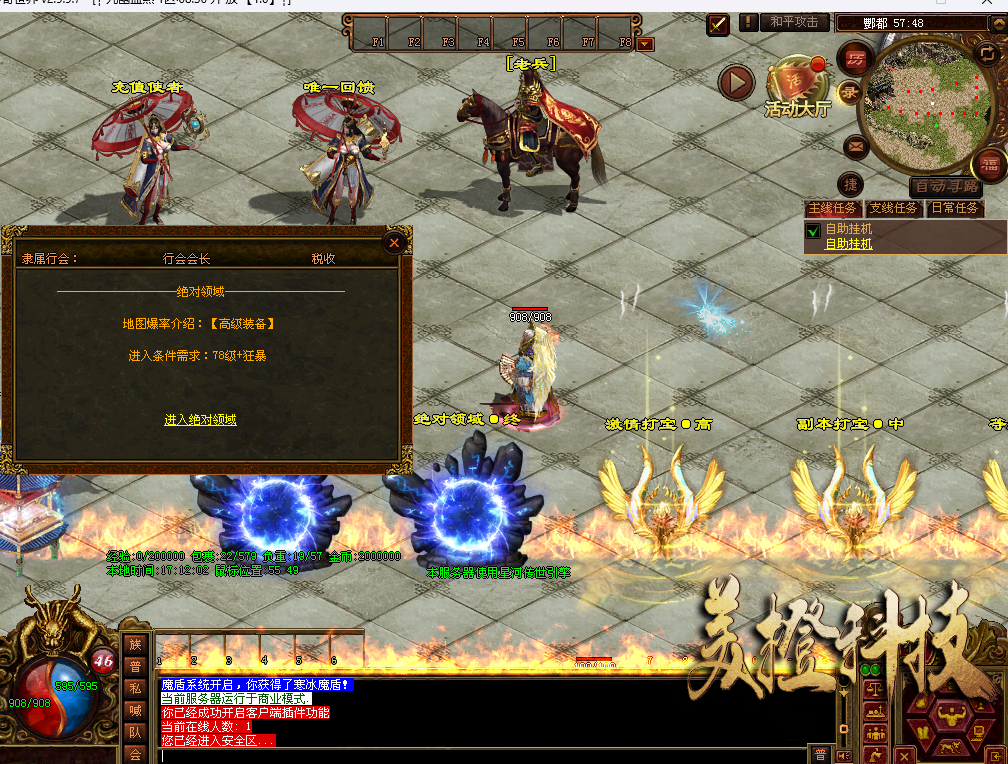Open the mail envelope icon
Viewport: 1008px width, 764px height.
(x=855, y=148)
